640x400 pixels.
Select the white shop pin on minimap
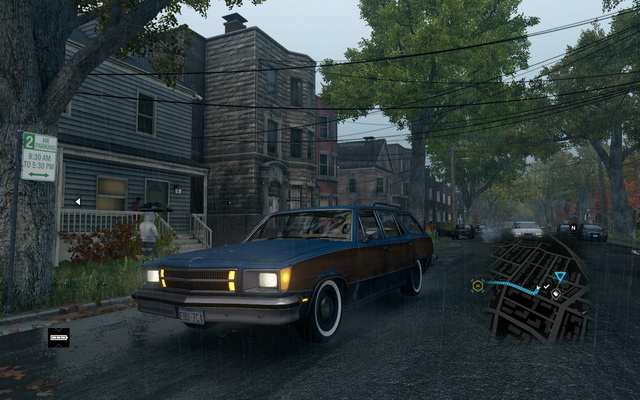pos(558,293)
